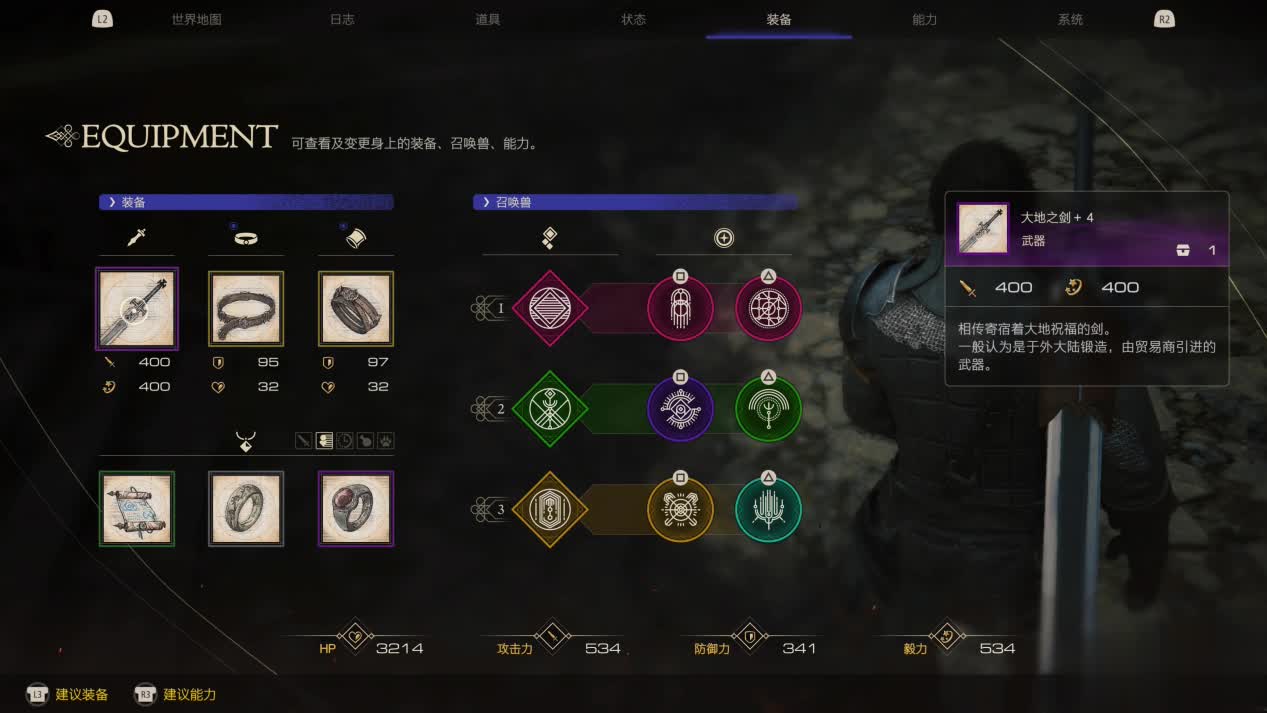Select the 装备 tab
This screenshot has height=713, width=1267.
pos(779,20)
